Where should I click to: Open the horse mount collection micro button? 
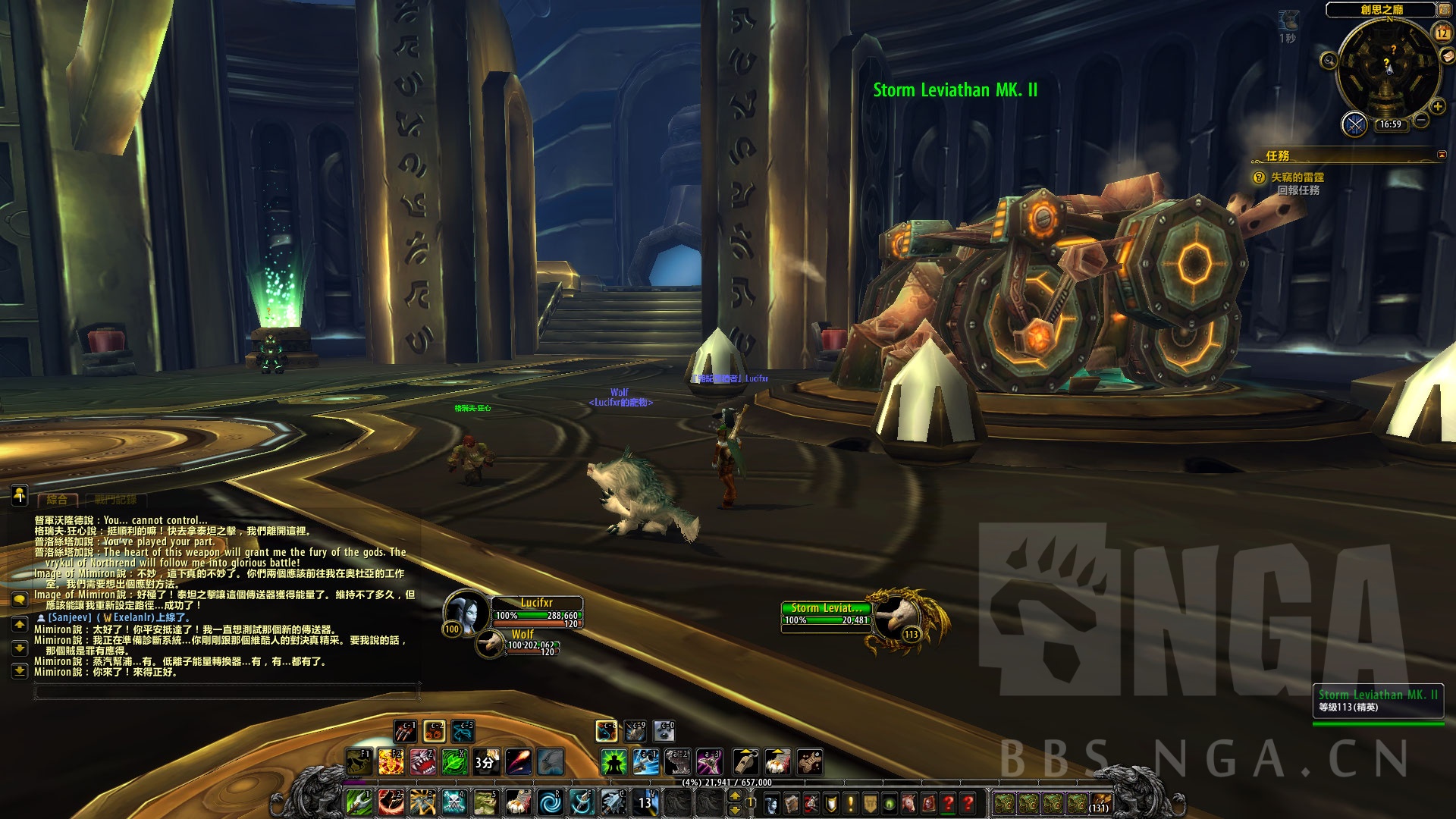point(909,802)
